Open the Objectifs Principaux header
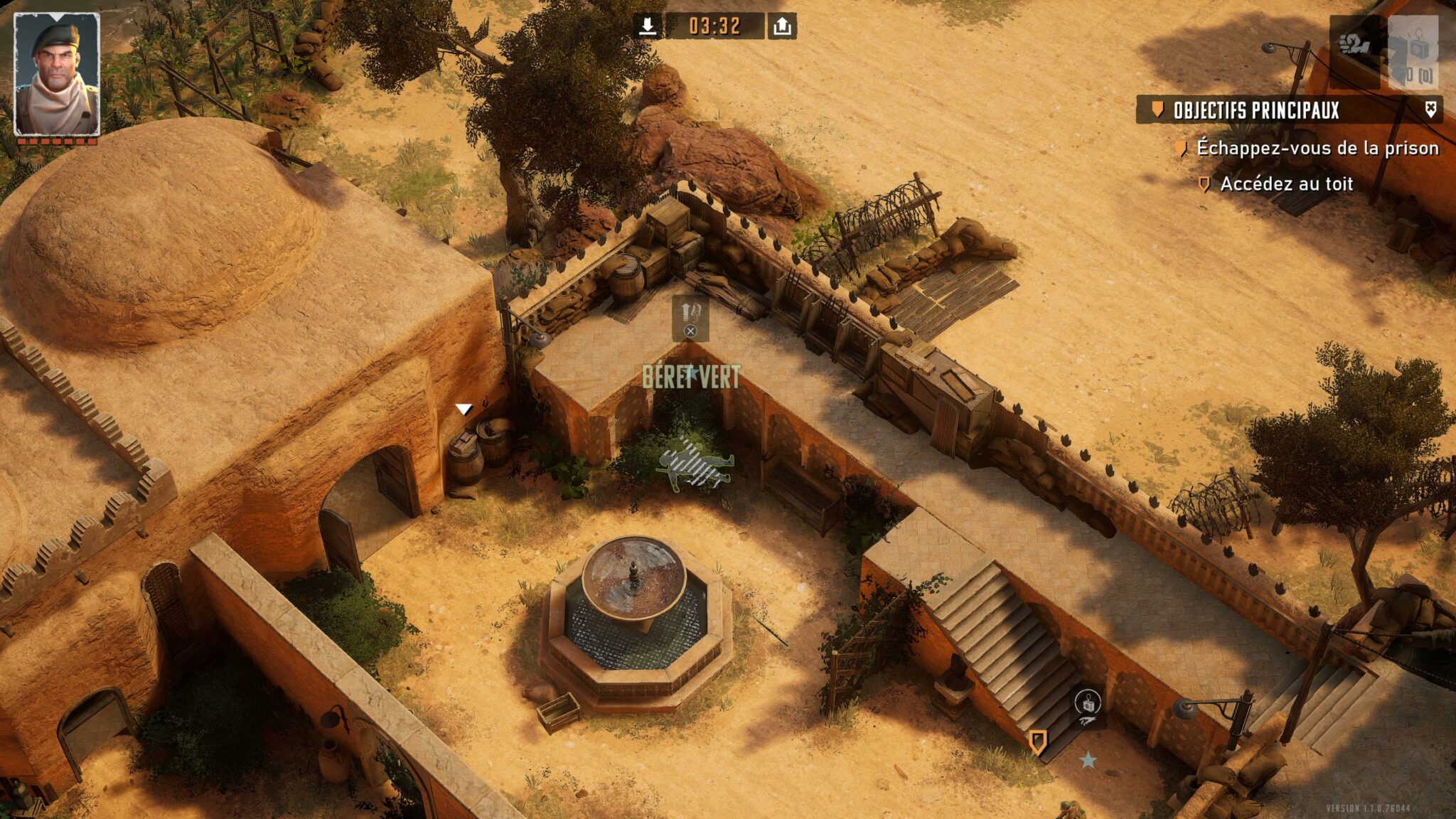This screenshot has width=1456, height=819. (x=1256, y=110)
